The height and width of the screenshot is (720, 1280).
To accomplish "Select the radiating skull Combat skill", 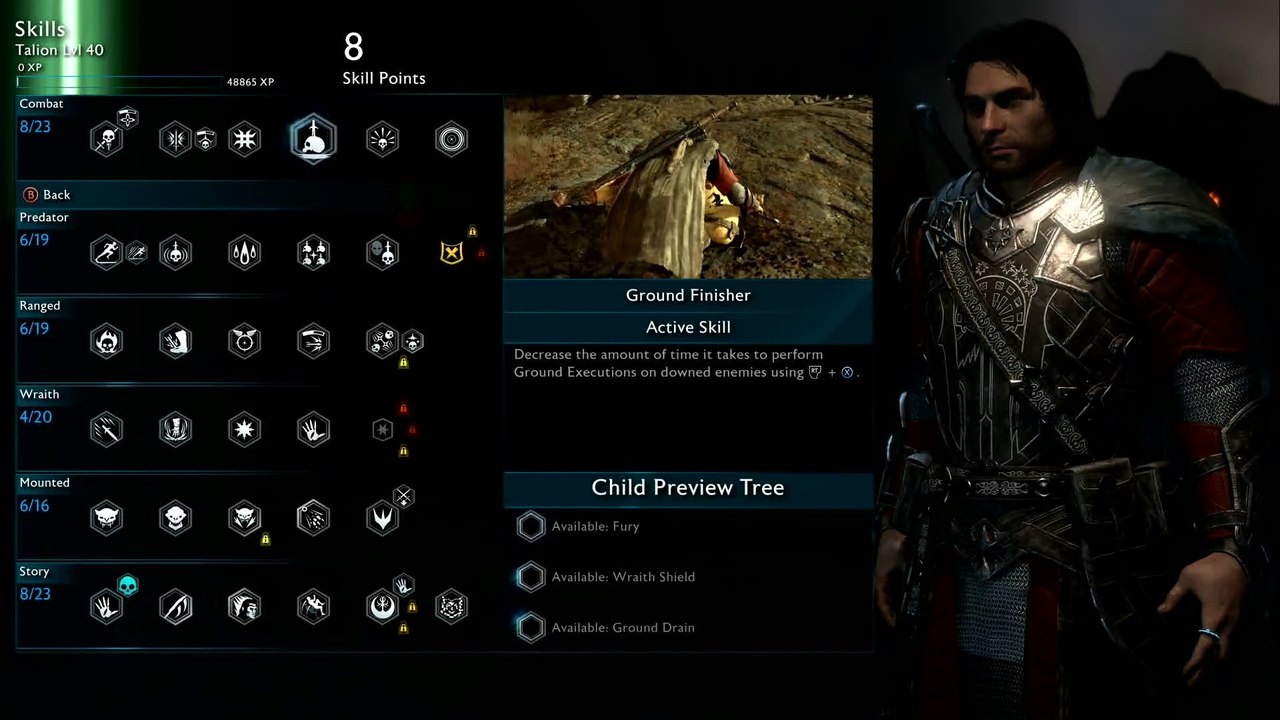I will [x=382, y=139].
